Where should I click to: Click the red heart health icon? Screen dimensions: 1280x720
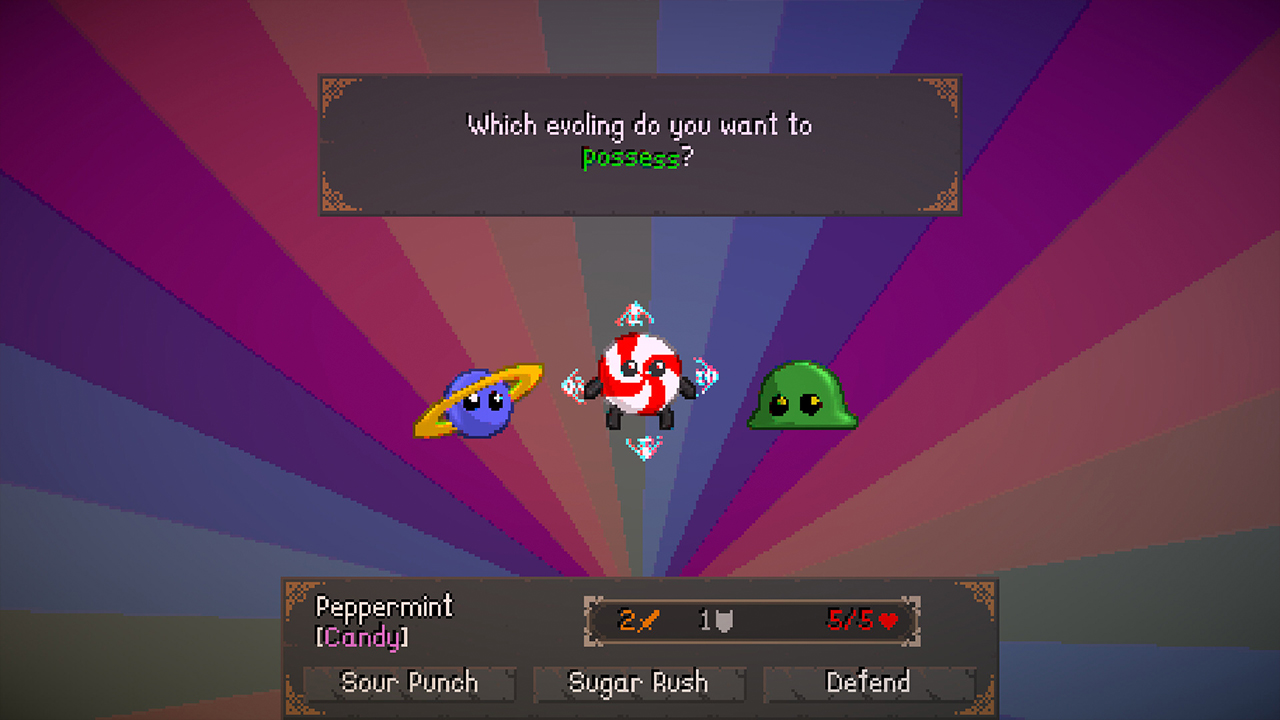click(x=889, y=620)
